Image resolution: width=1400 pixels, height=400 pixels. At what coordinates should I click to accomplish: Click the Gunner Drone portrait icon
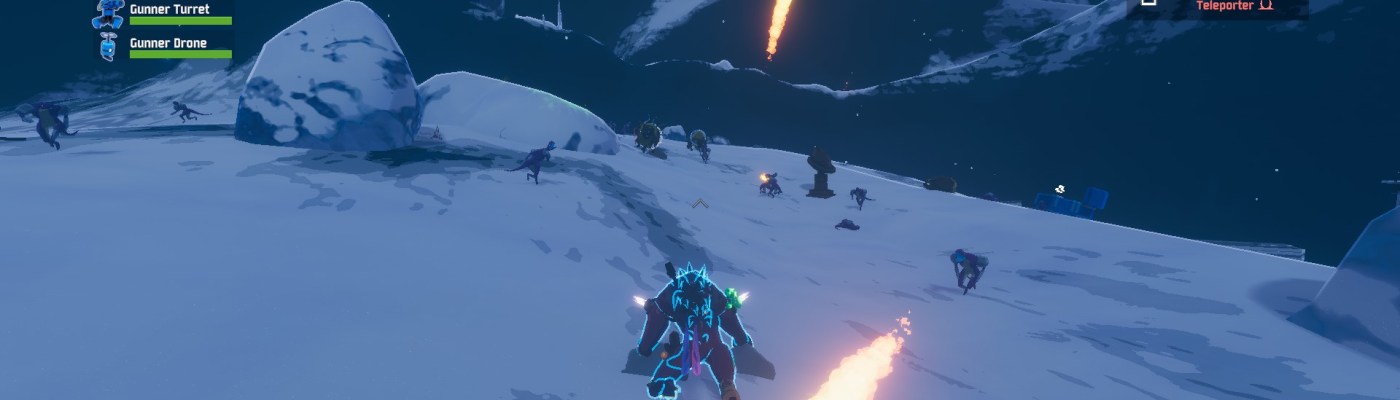(109, 46)
